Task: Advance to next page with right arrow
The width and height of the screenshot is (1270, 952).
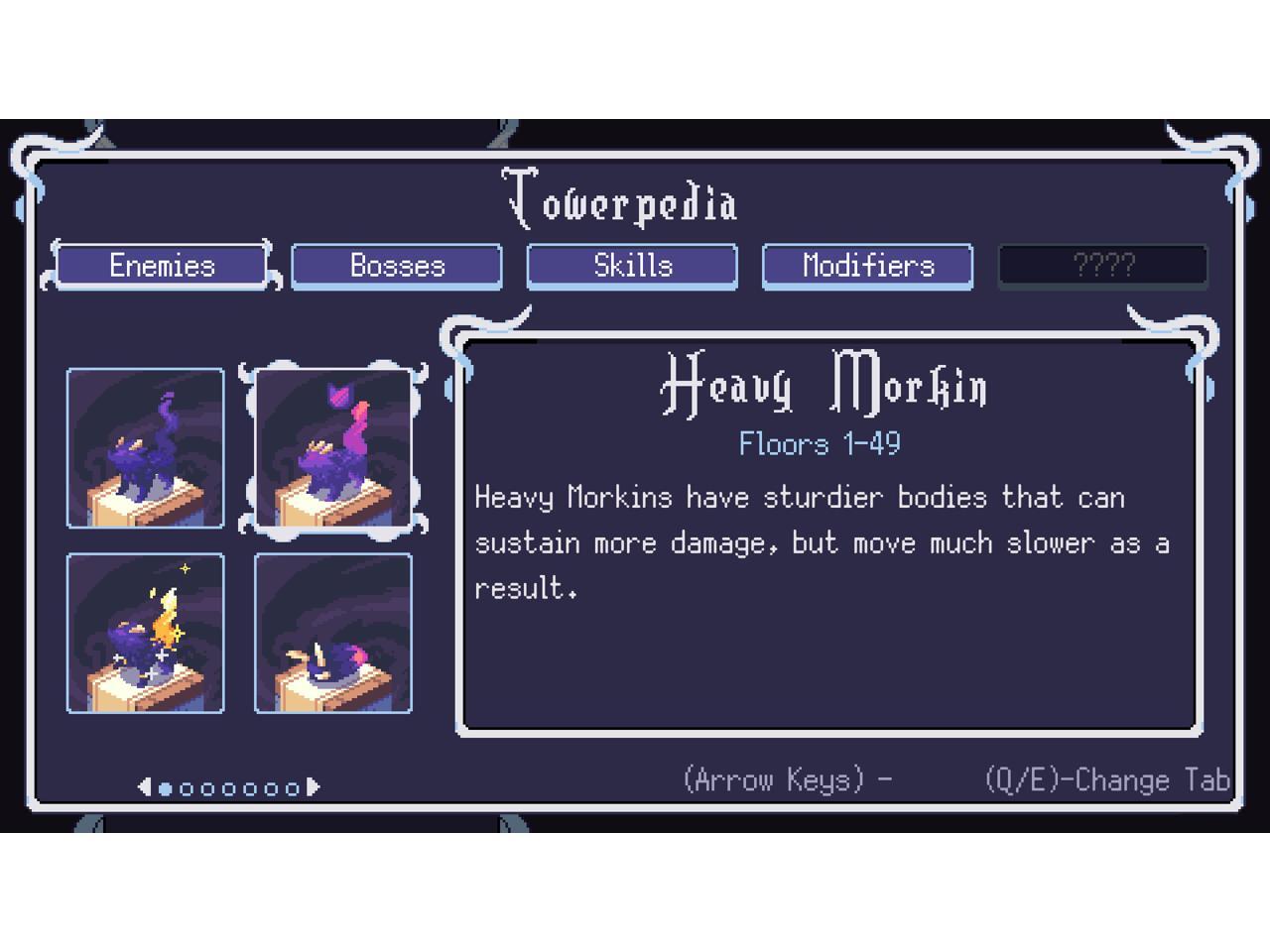Action: (314, 787)
